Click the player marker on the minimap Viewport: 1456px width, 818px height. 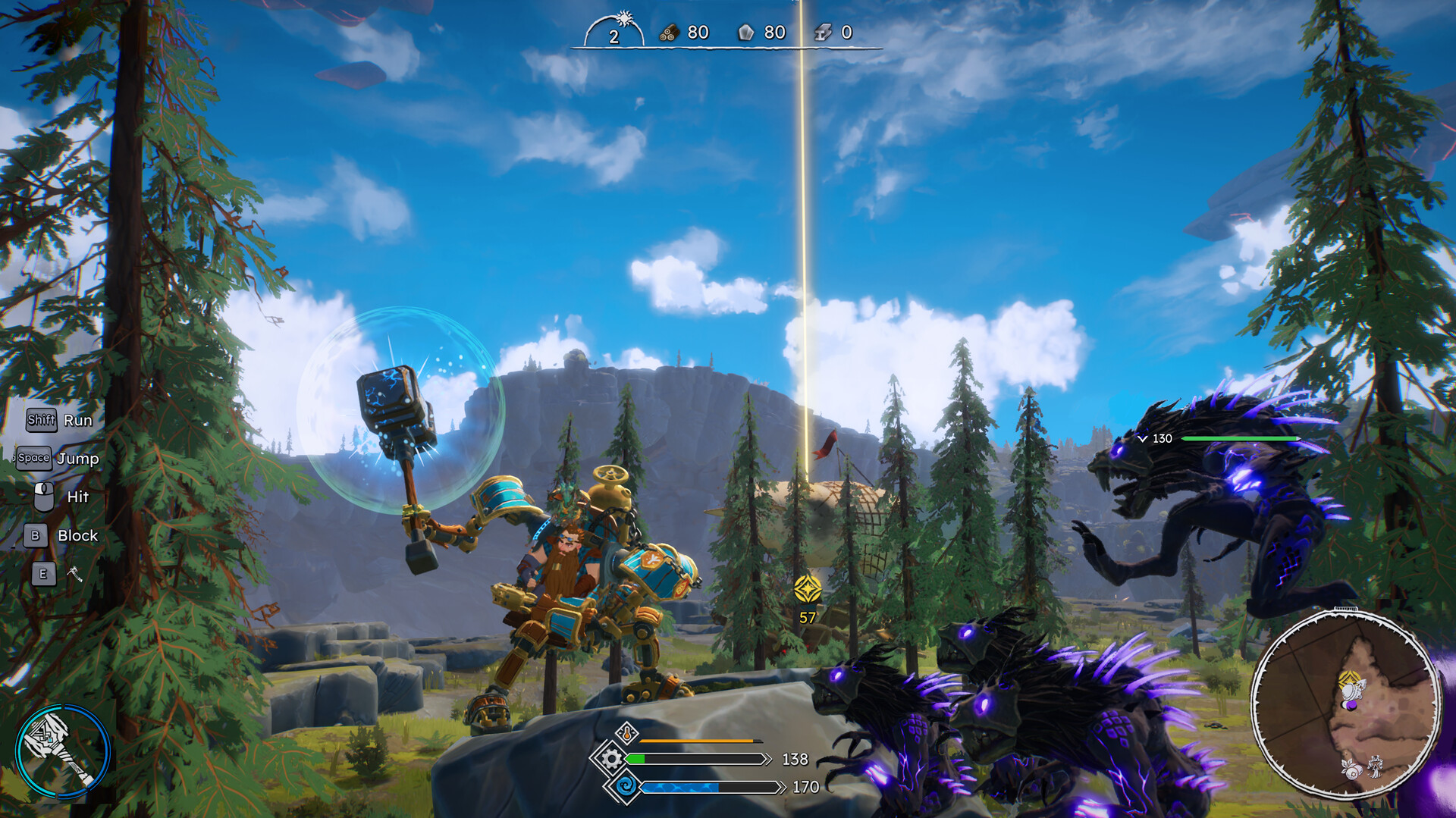coord(1351,691)
